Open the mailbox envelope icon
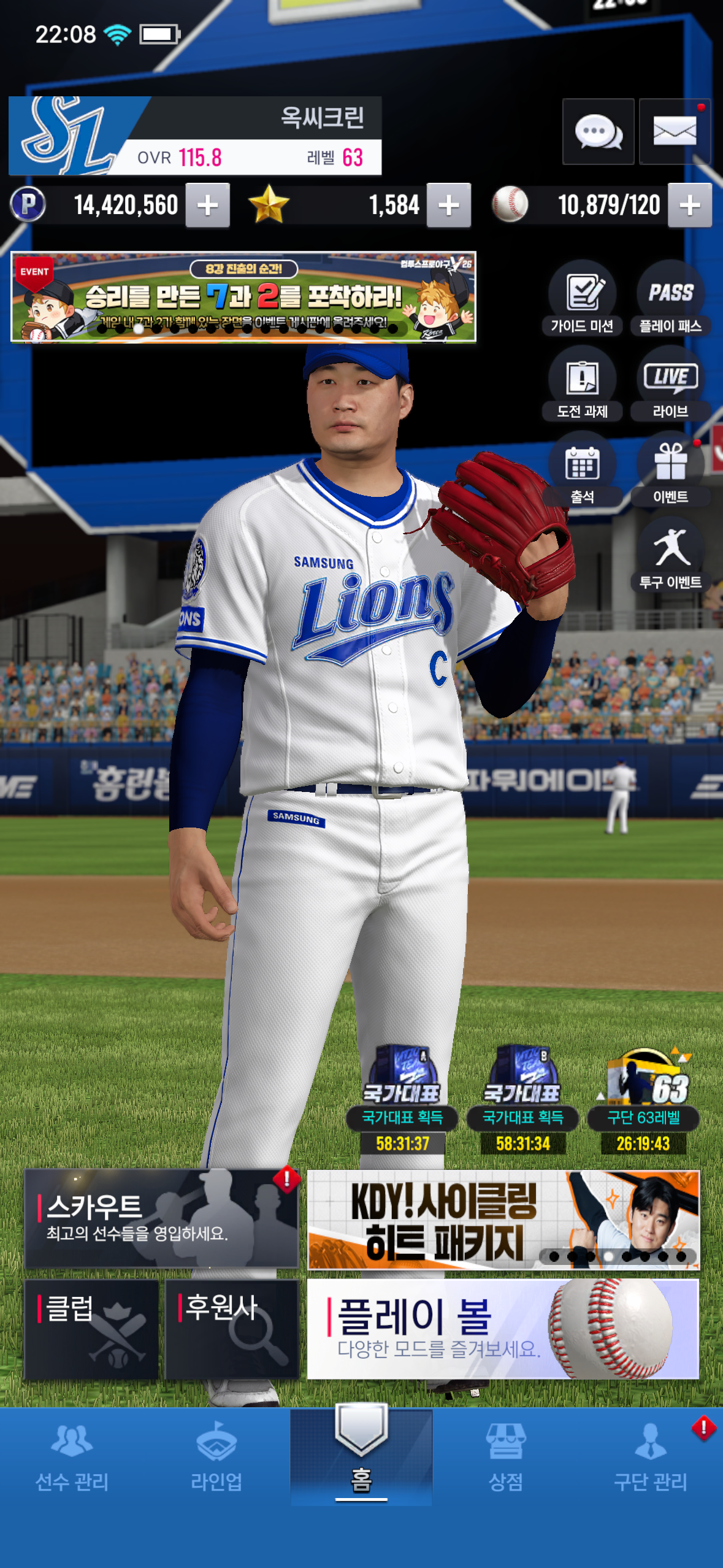This screenshot has width=723, height=1568. [x=675, y=131]
